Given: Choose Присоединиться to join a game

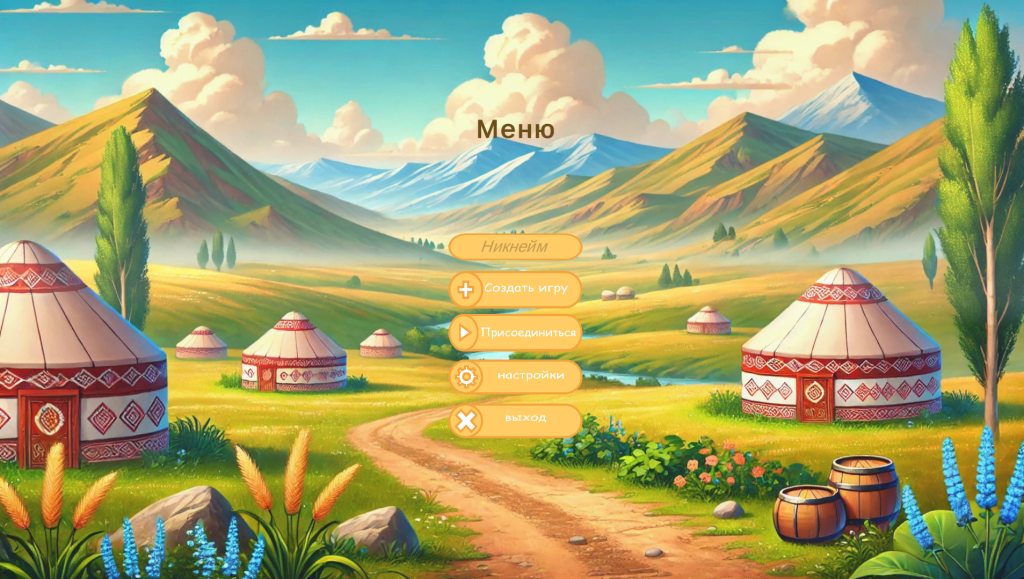Looking at the screenshot, I should pyautogui.click(x=515, y=333).
